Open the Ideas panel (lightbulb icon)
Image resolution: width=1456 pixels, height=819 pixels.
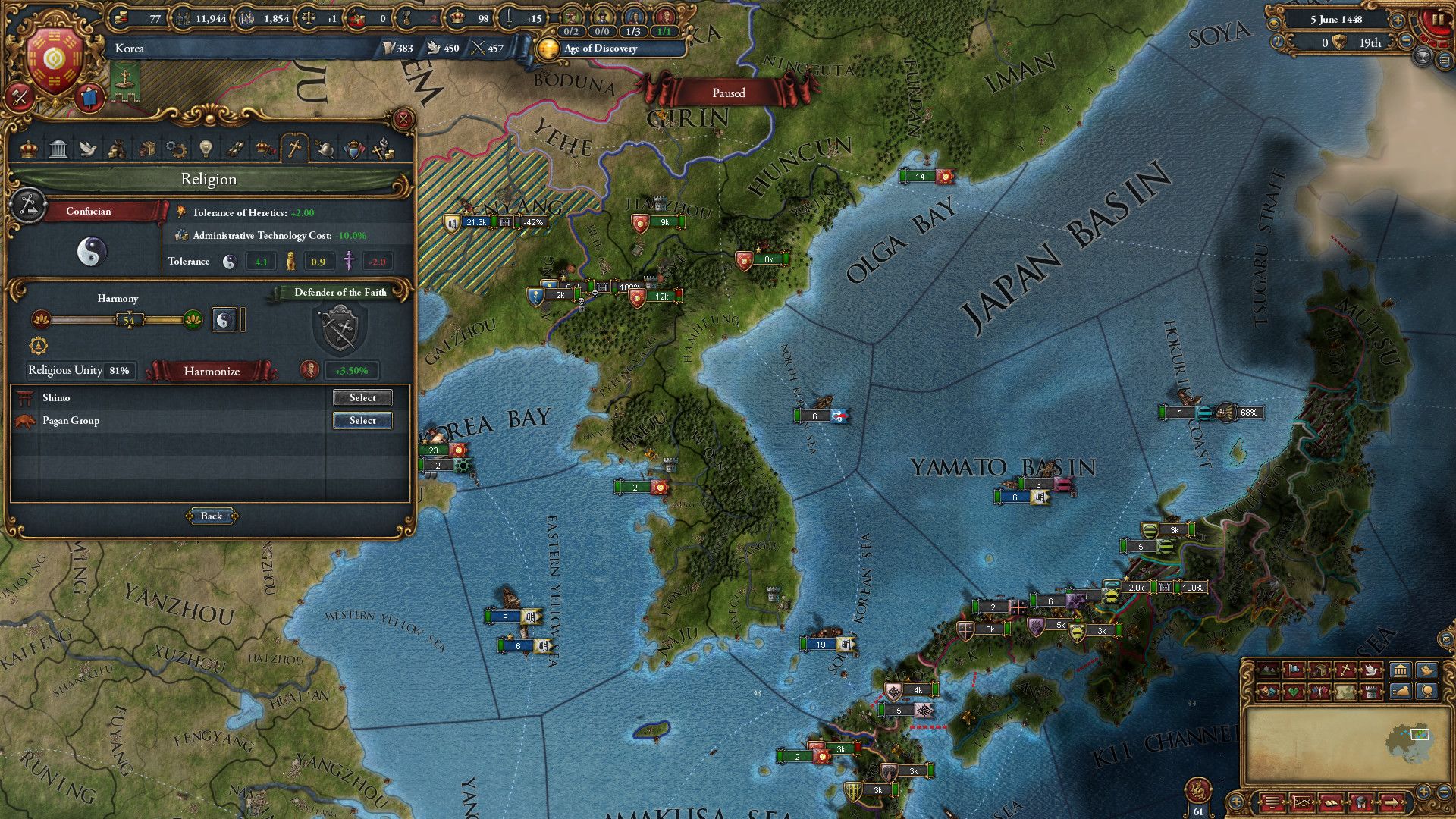pos(206,148)
